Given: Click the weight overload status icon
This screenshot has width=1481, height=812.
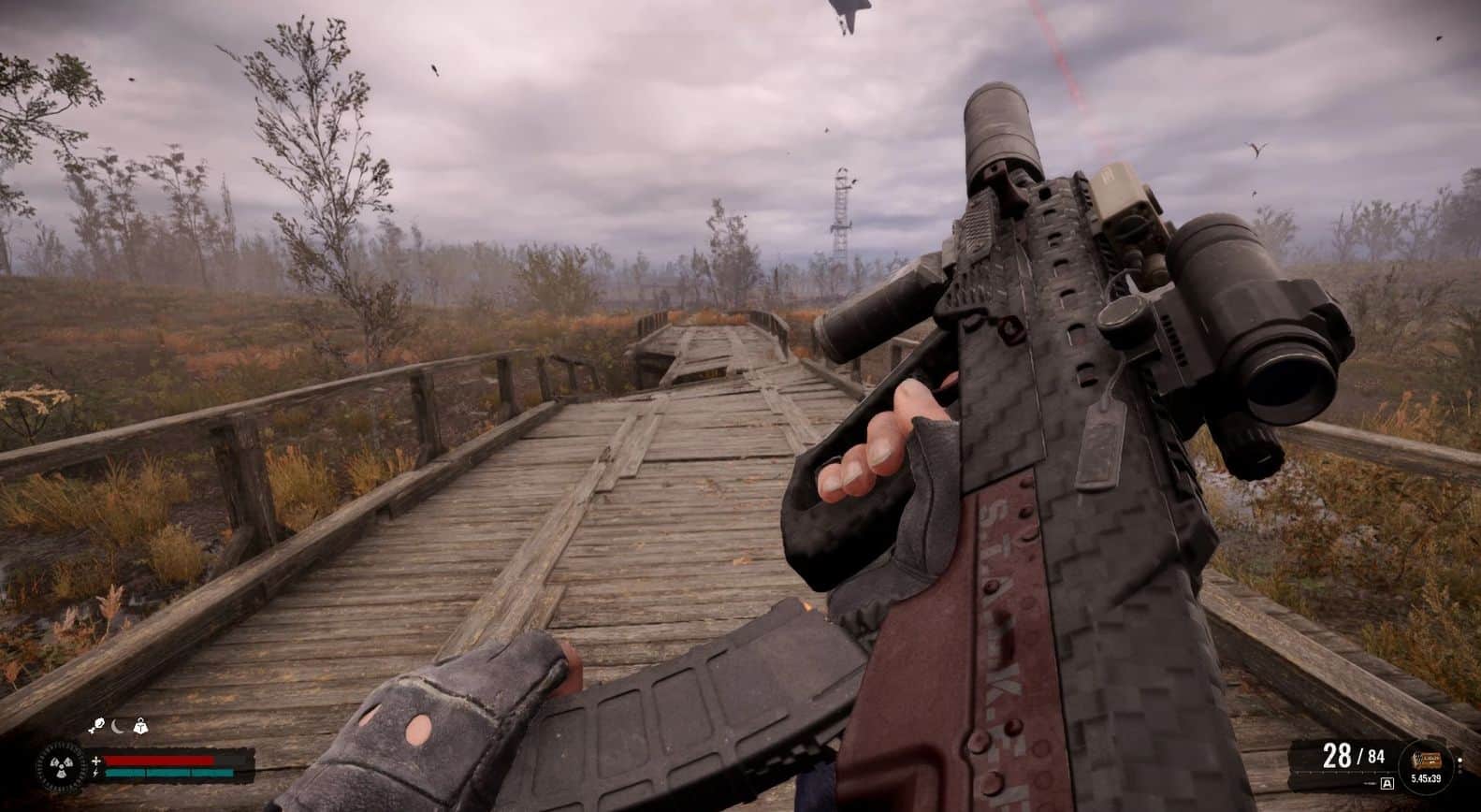Looking at the screenshot, I should pyautogui.click(x=141, y=725).
